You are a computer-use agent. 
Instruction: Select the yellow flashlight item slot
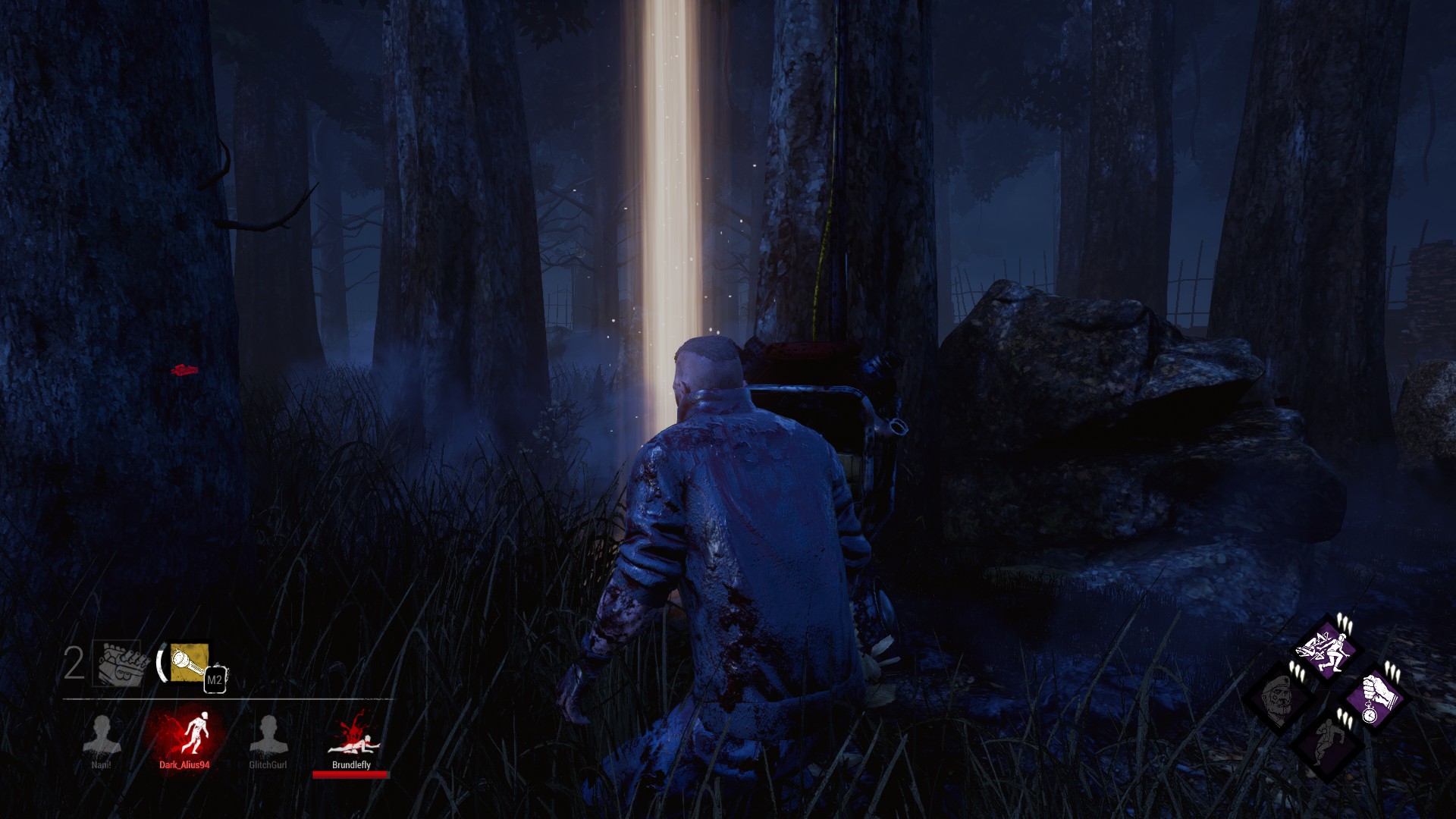tap(189, 663)
